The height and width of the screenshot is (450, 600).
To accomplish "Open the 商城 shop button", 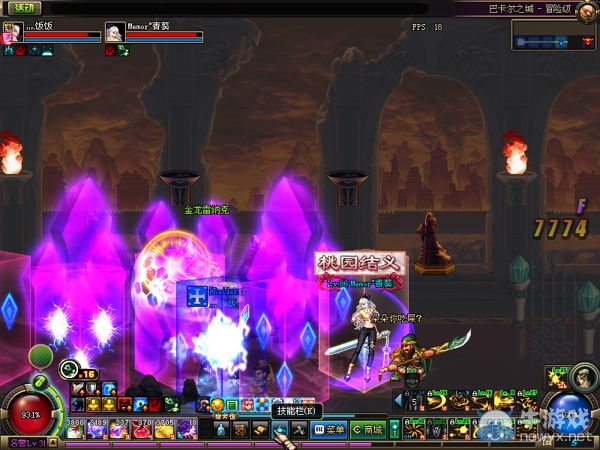I will (367, 430).
